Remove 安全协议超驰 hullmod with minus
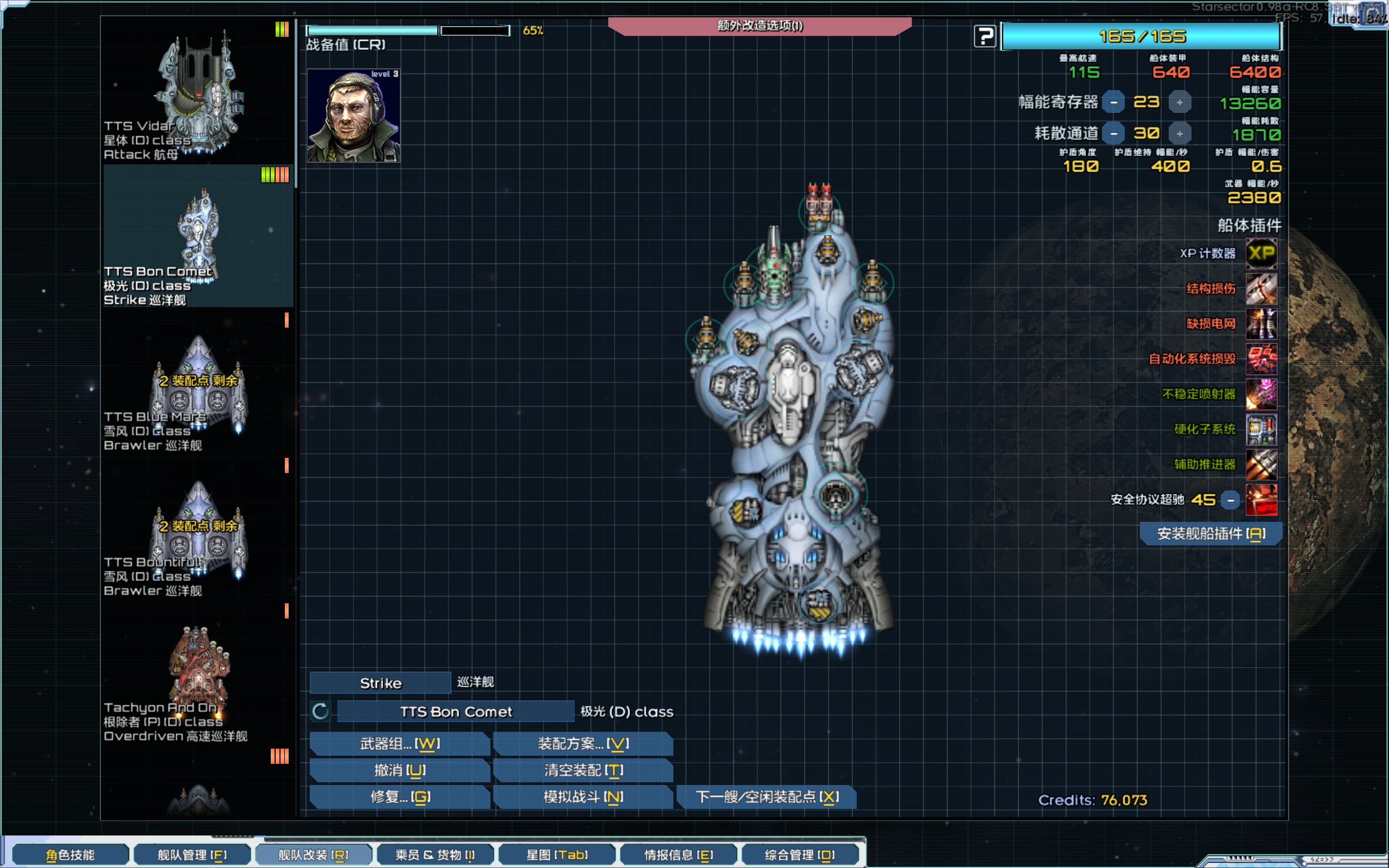 pyautogui.click(x=1231, y=500)
